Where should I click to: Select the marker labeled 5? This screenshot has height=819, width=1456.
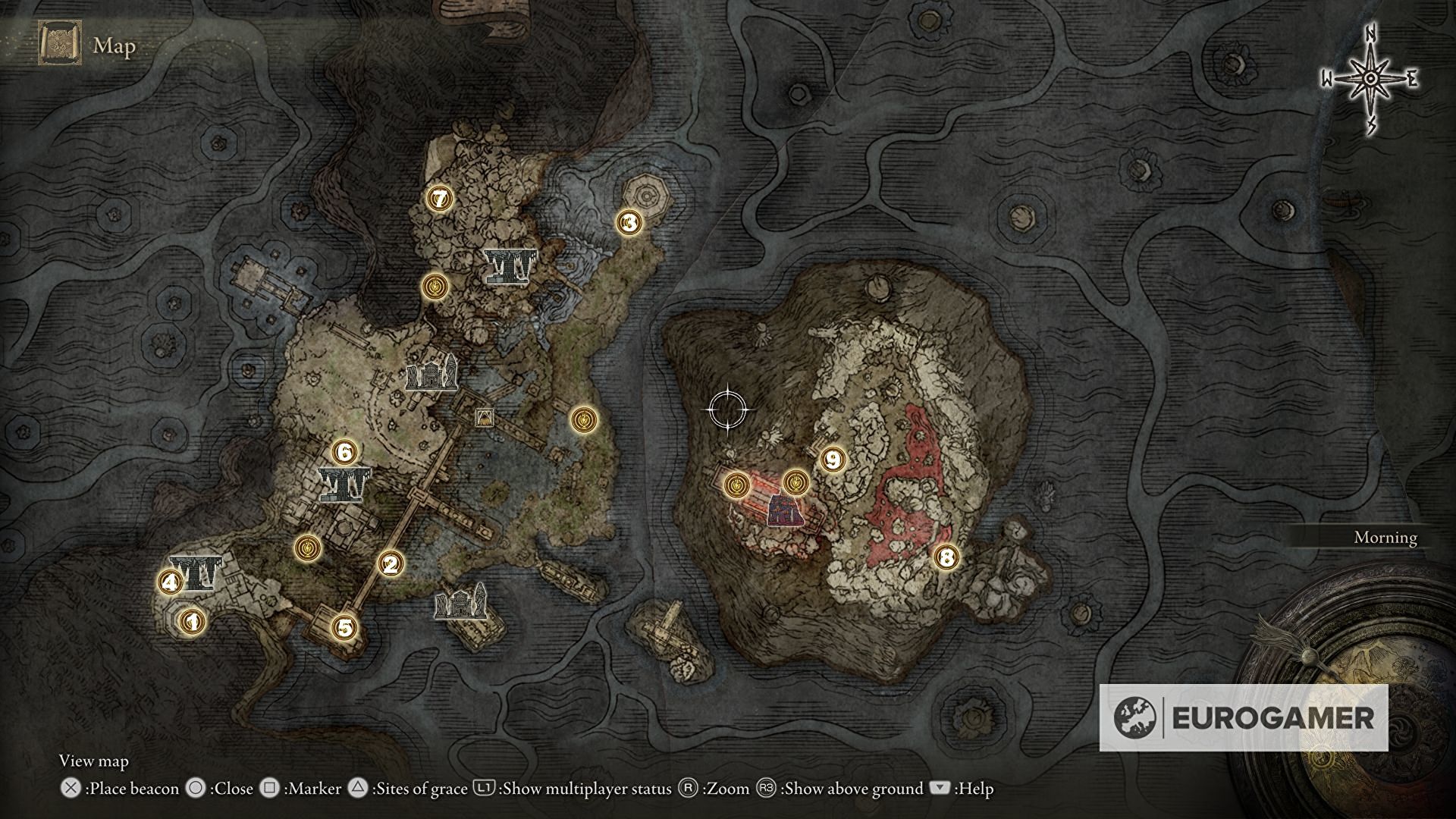[x=344, y=628]
